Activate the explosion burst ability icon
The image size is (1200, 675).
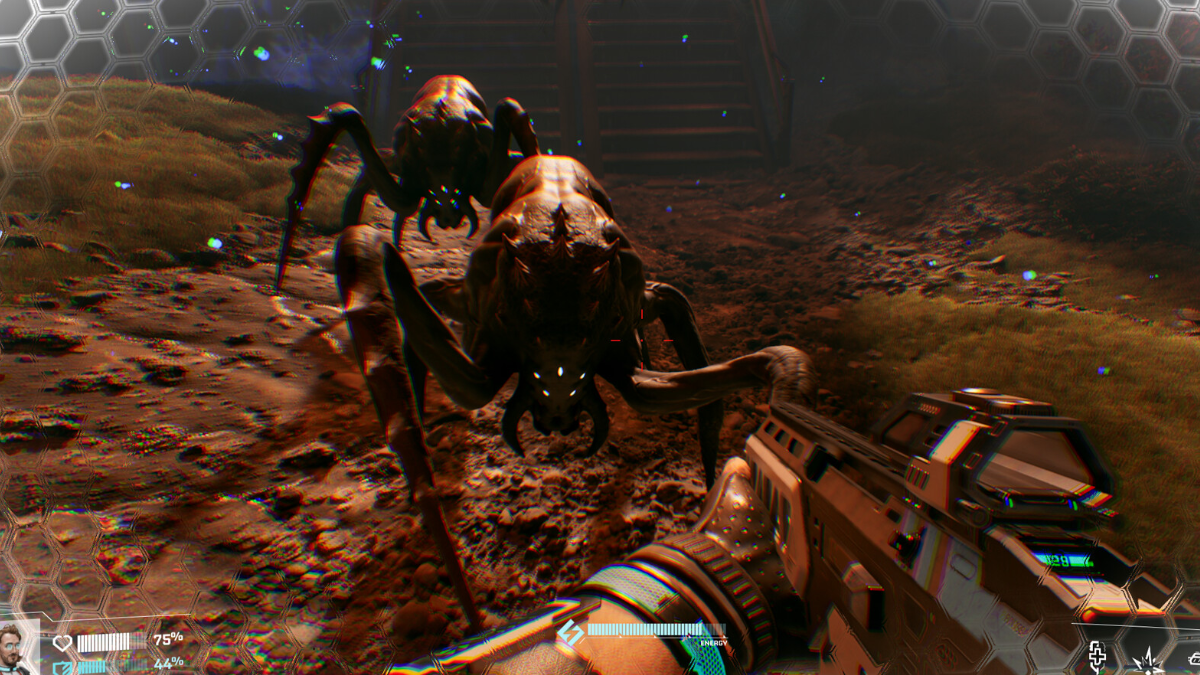[x=1145, y=660]
